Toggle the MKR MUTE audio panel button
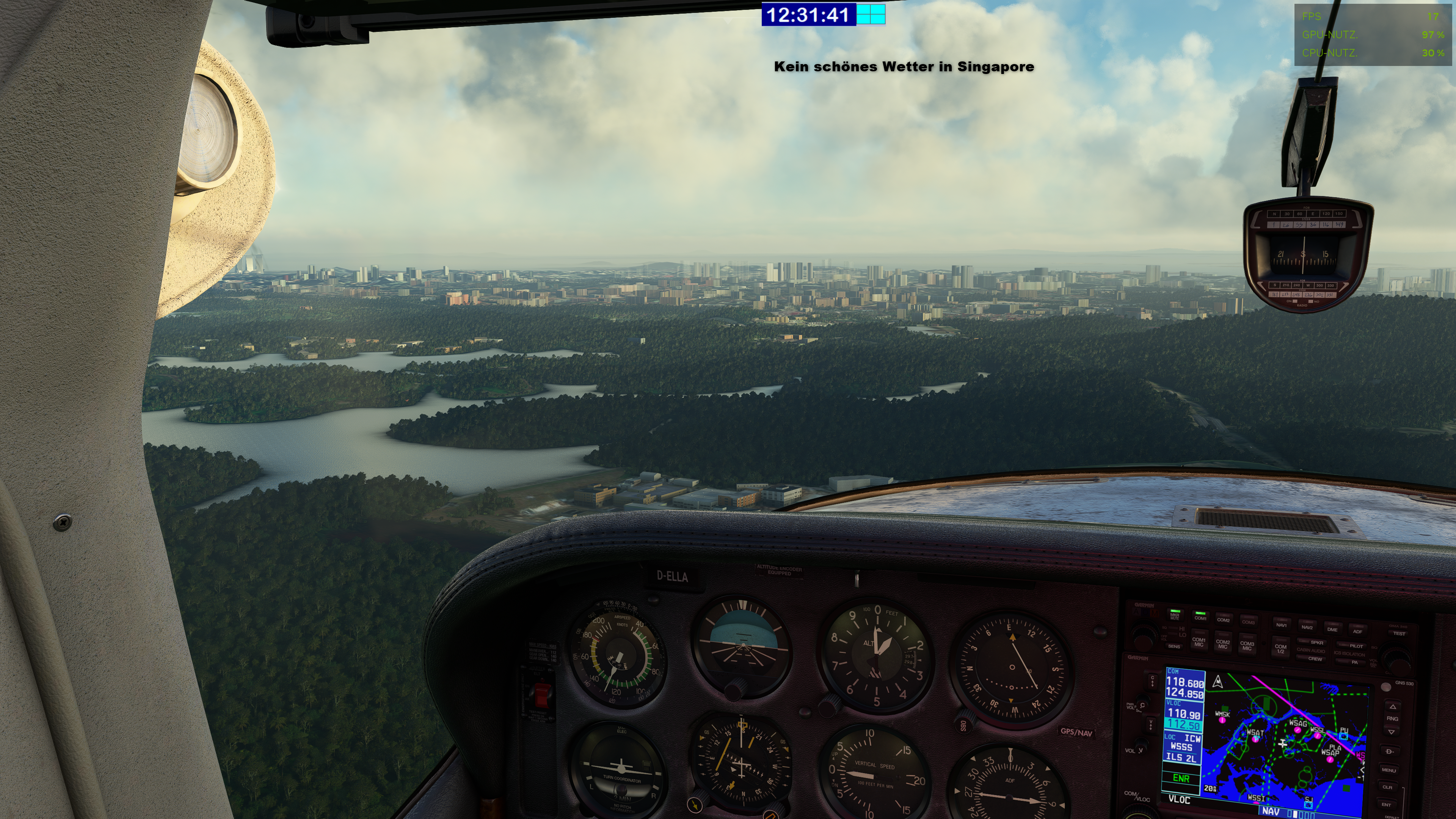This screenshot has width=1456, height=819. [x=1175, y=615]
